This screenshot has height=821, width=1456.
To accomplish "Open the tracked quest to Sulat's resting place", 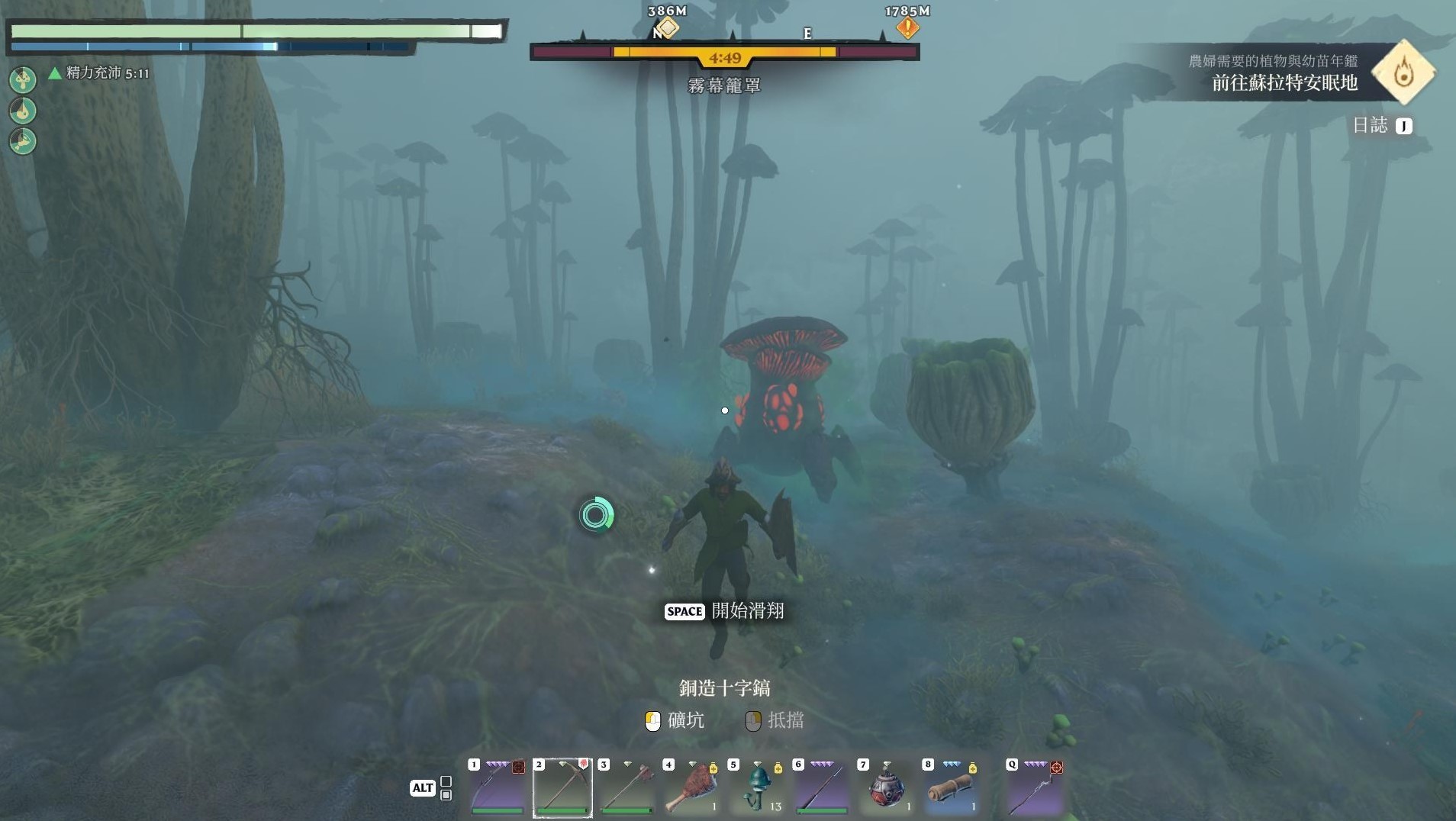I will click(1284, 82).
